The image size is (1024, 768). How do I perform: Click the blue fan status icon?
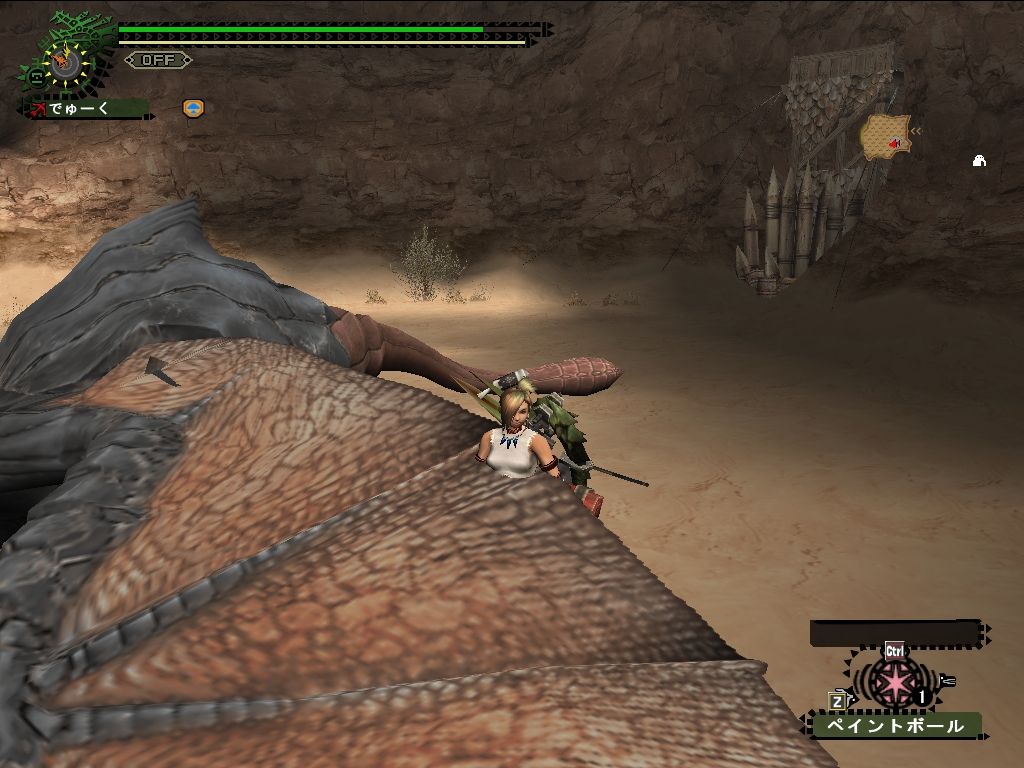(194, 108)
